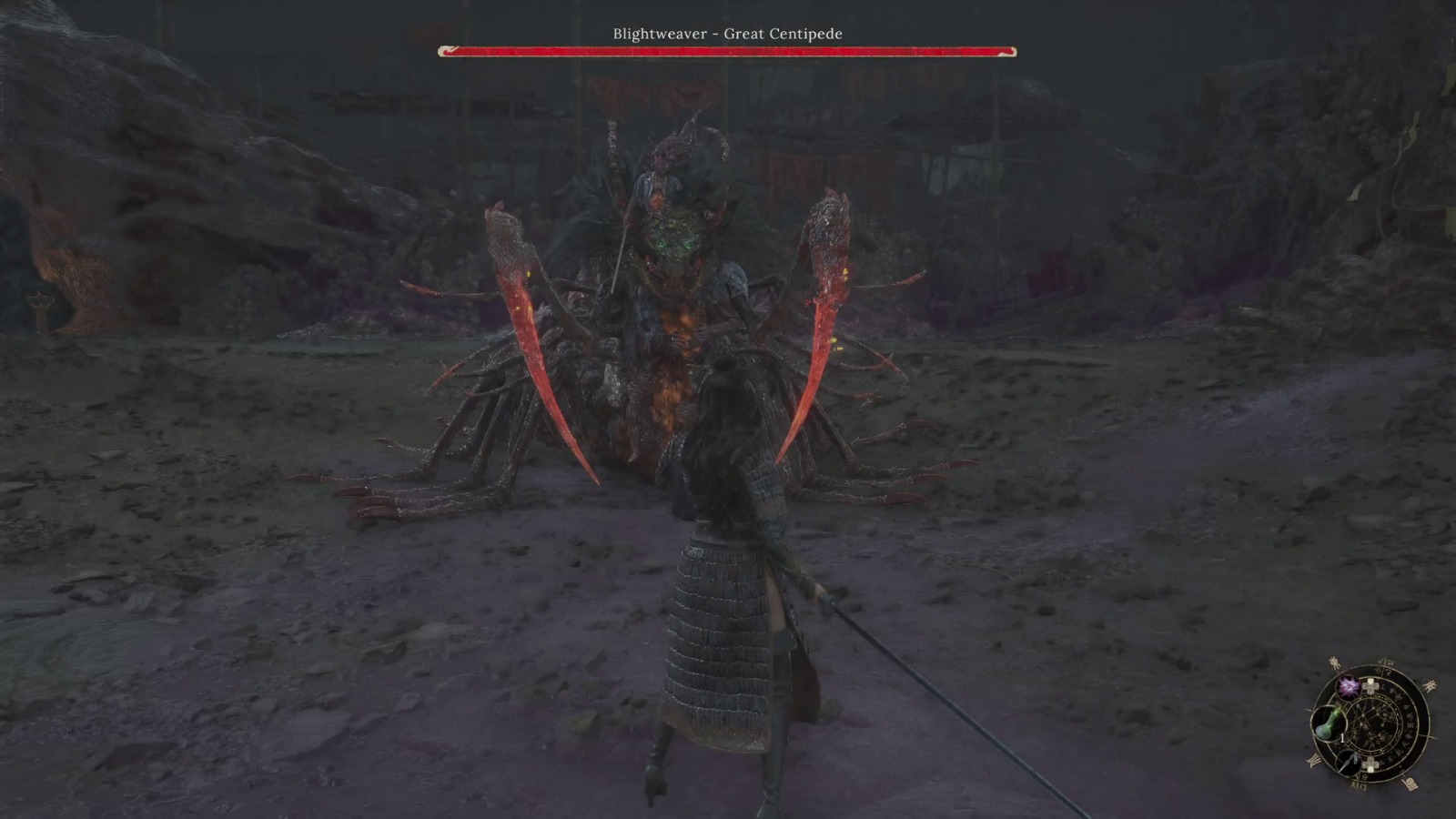Select the dagger item at the wheel's bottom
Image resolution: width=1456 pixels, height=819 pixels.
tap(1350, 763)
